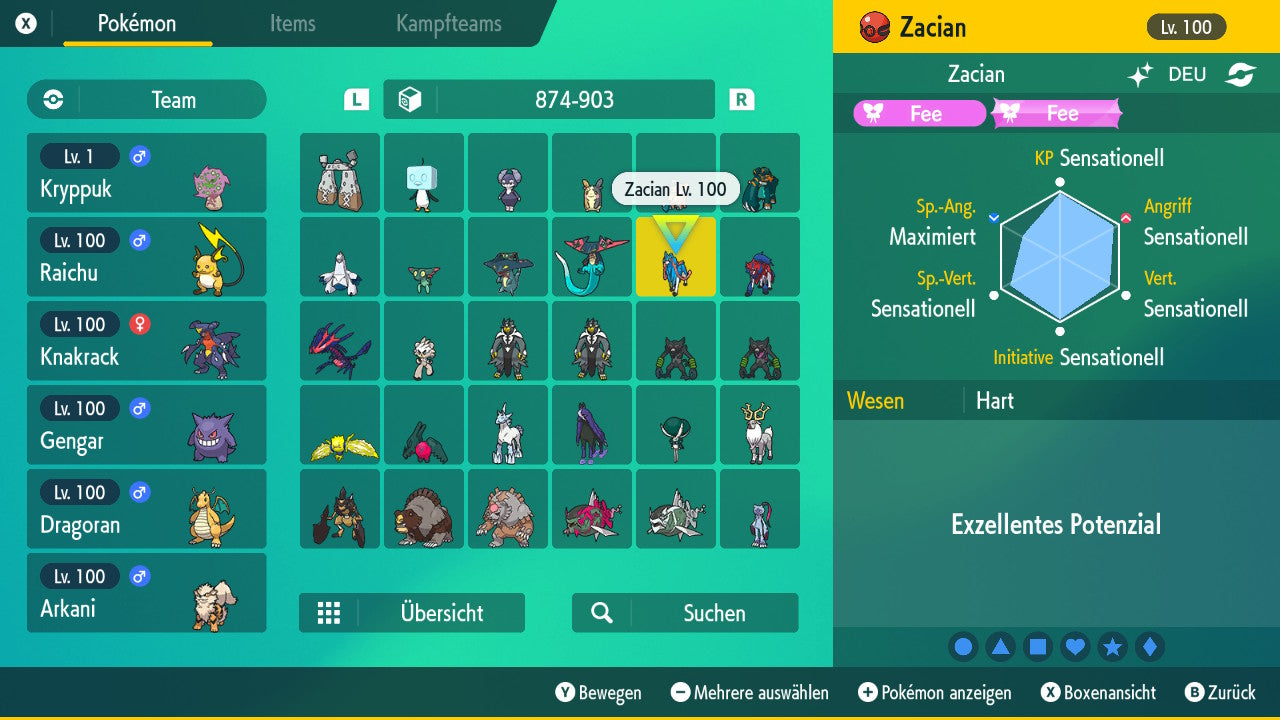Open the Übersicht view
This screenshot has height=720, width=1280.
(x=412, y=613)
